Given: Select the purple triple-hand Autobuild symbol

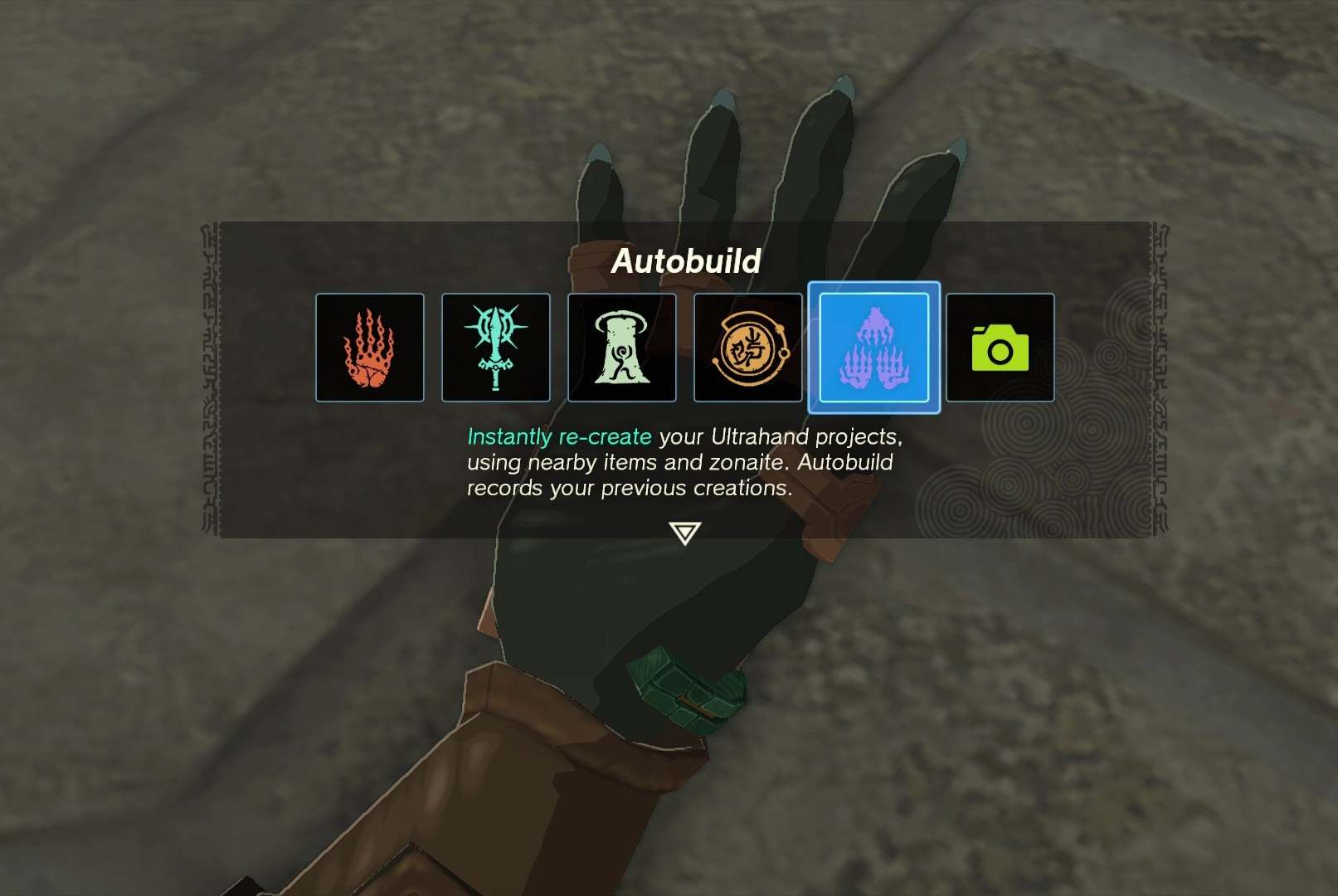Looking at the screenshot, I should tap(873, 348).
